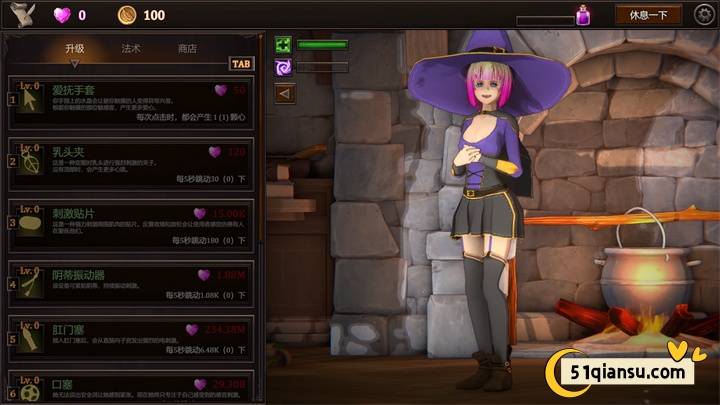
Task: Click the pink heart currency icon
Action: click(x=62, y=15)
